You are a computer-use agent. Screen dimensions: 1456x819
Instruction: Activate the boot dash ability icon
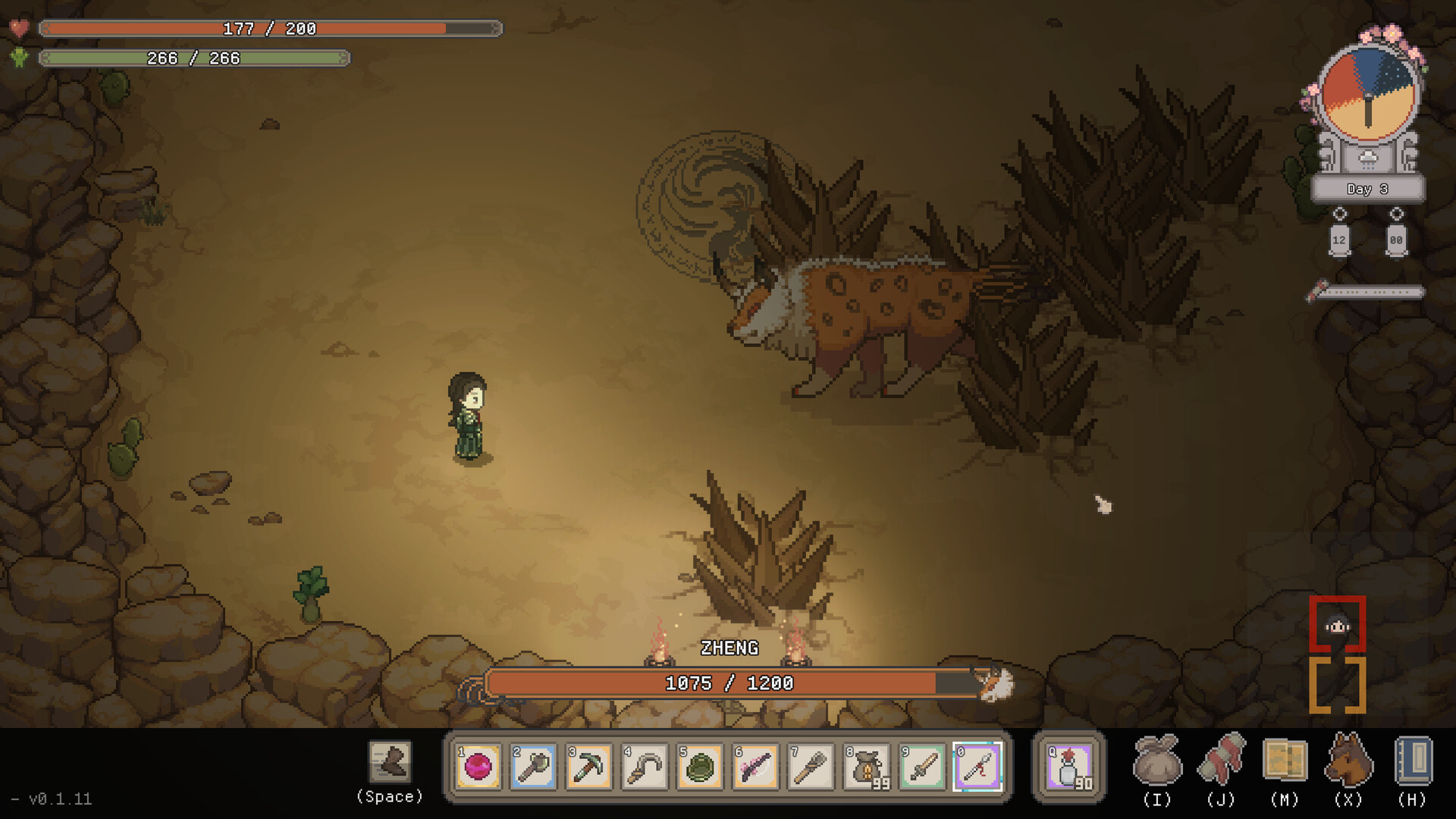click(391, 762)
